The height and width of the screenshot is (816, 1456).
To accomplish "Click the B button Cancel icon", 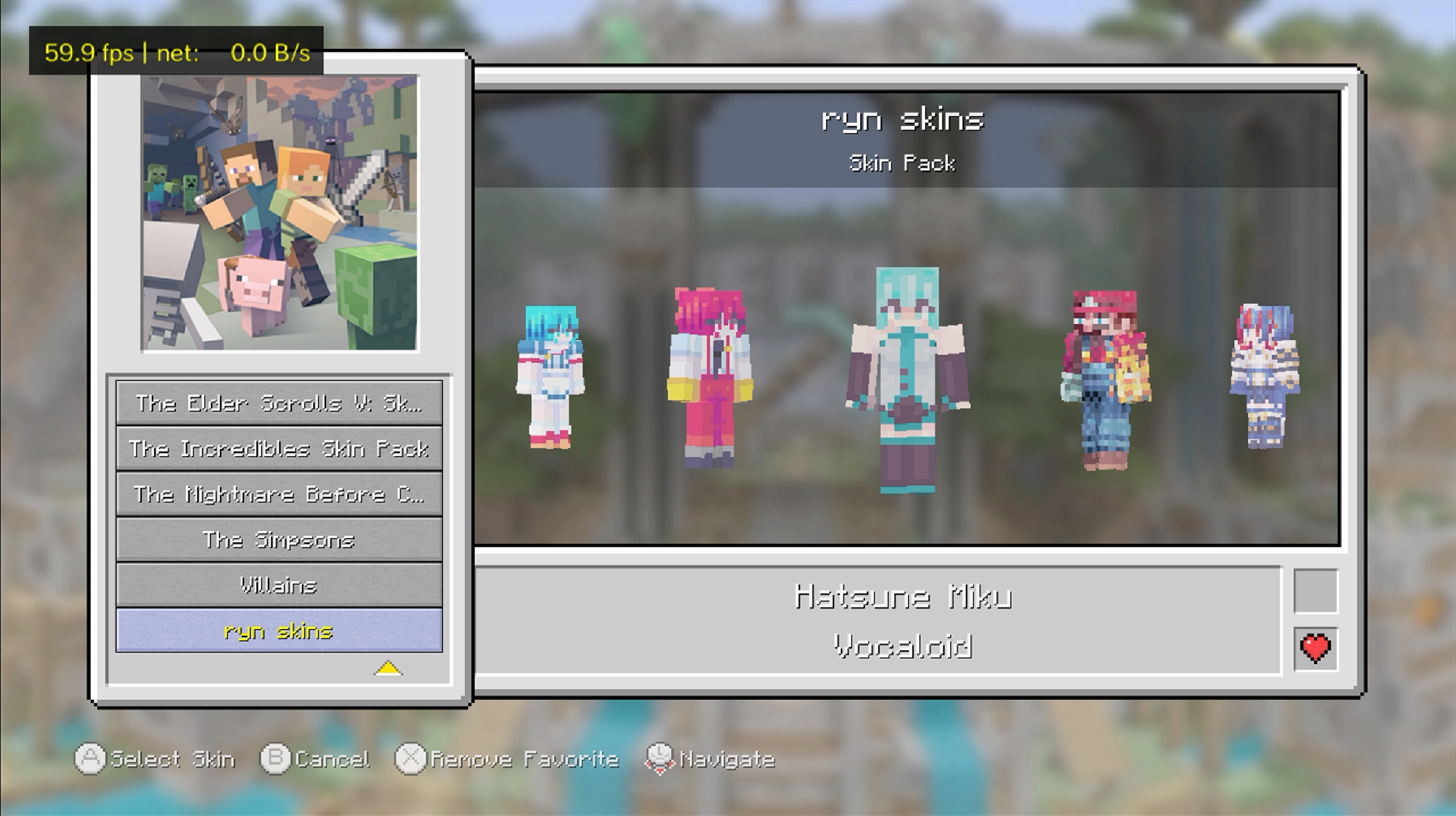I will (274, 759).
